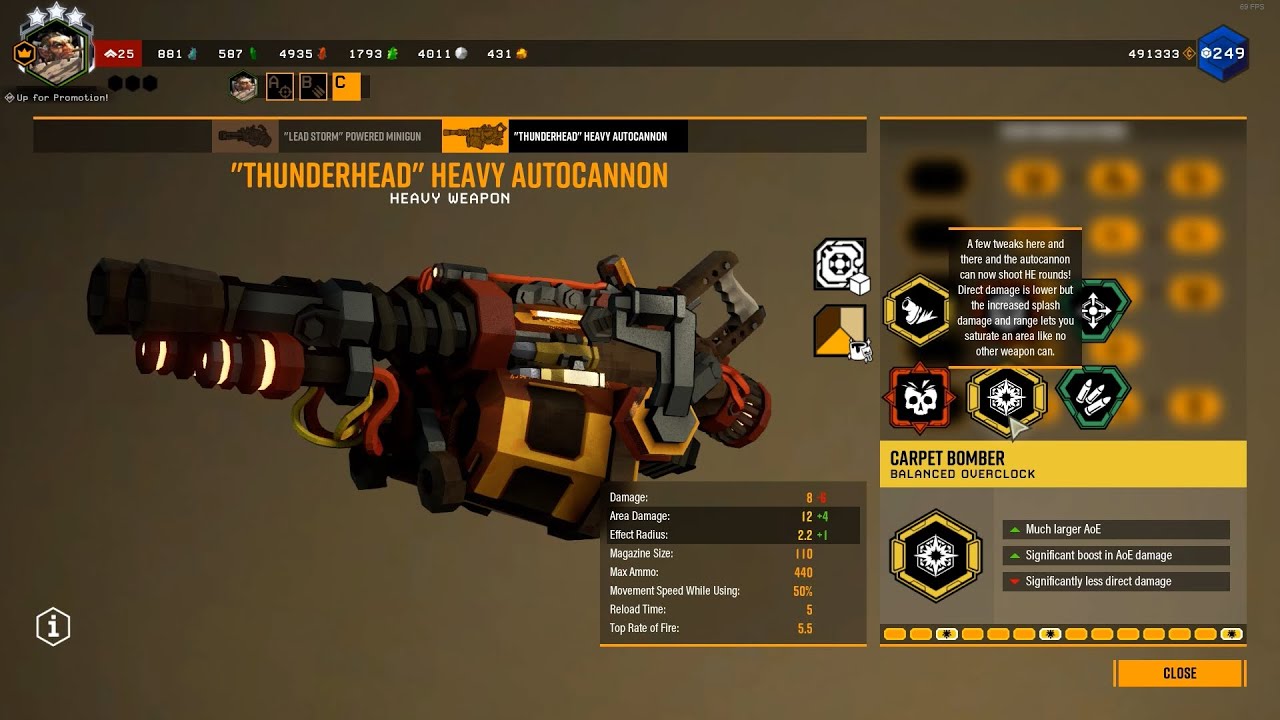Choose loadout A
The height and width of the screenshot is (720, 1280).
pos(279,87)
